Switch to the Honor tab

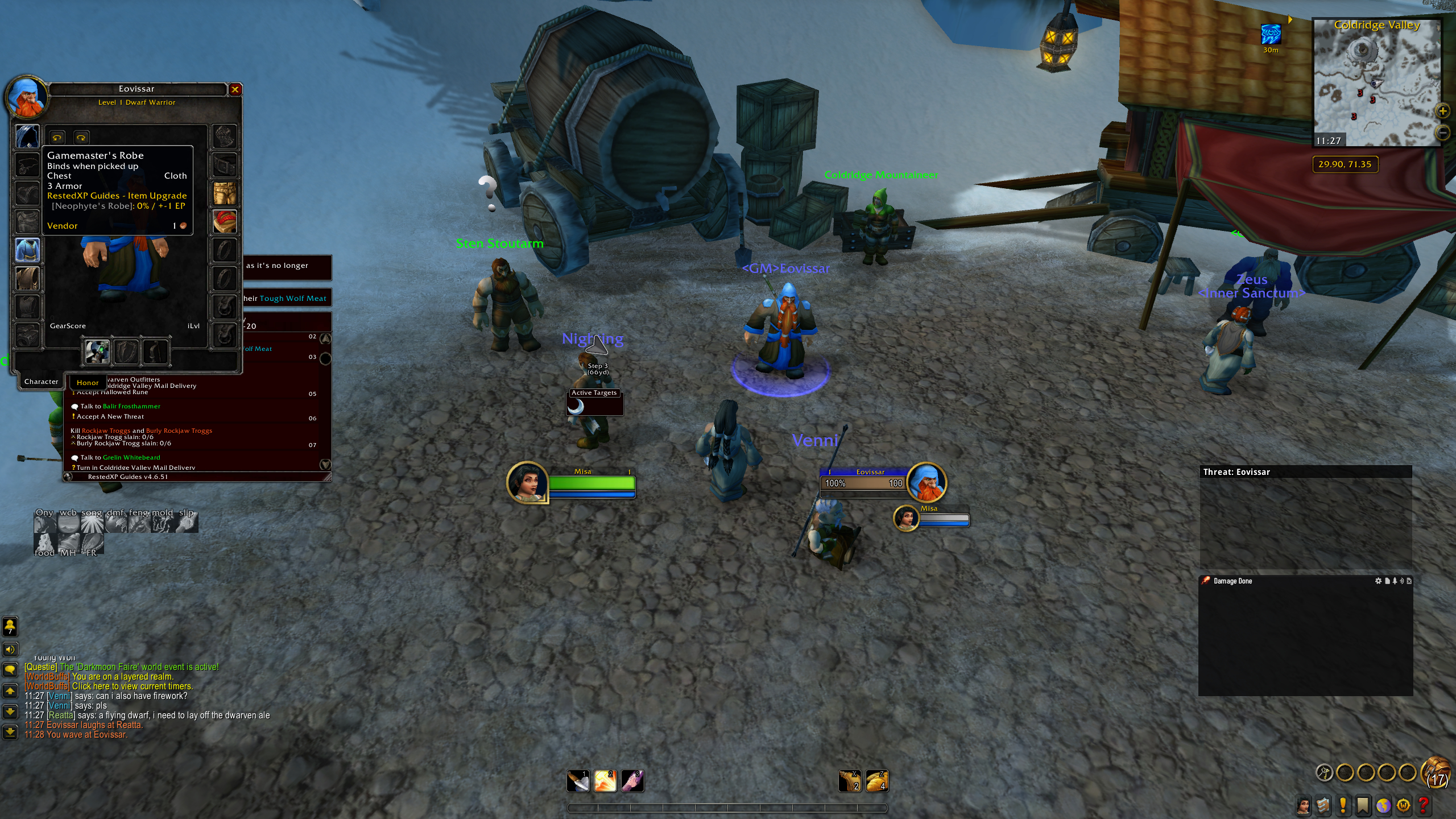tap(88, 383)
